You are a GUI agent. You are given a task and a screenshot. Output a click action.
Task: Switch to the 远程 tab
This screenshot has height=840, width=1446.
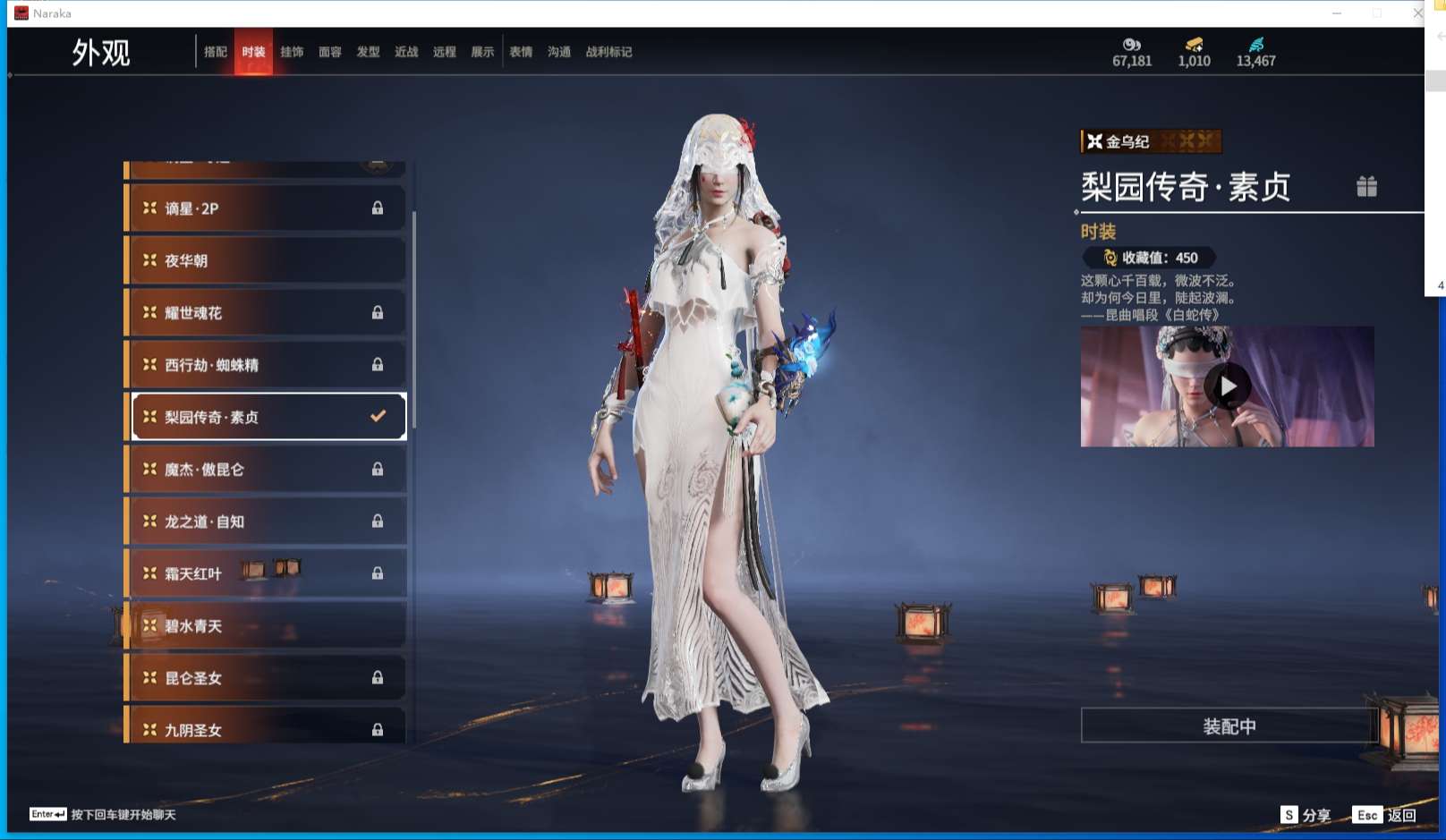[445, 52]
